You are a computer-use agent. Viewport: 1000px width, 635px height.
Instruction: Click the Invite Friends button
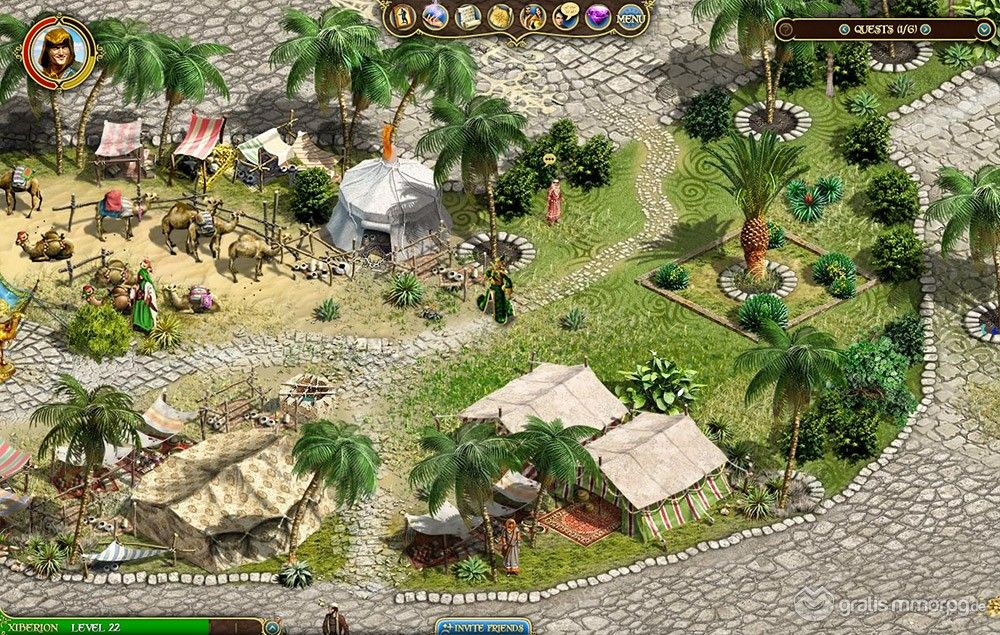click(483, 627)
